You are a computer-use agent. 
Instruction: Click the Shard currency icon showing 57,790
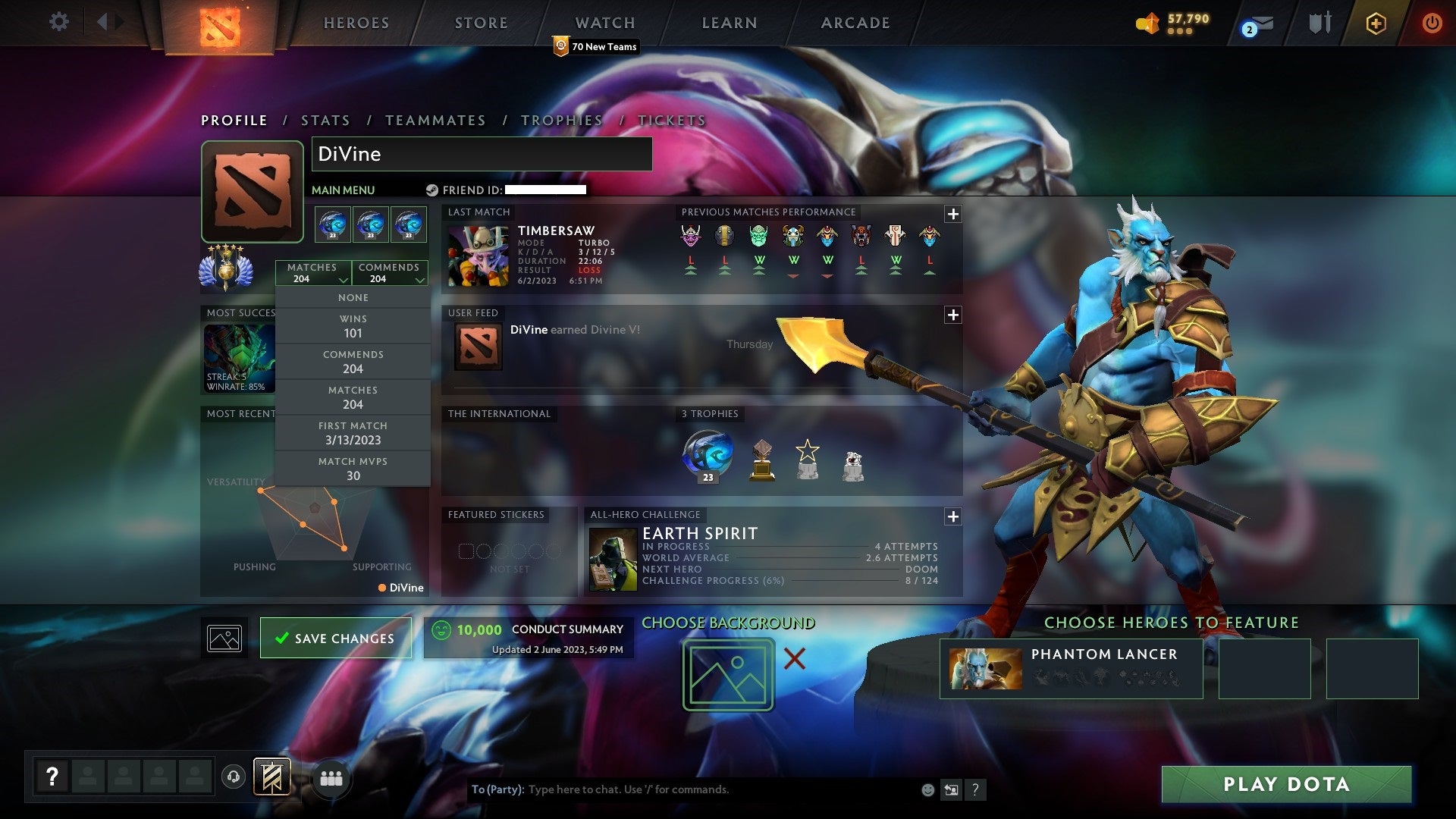(x=1148, y=24)
